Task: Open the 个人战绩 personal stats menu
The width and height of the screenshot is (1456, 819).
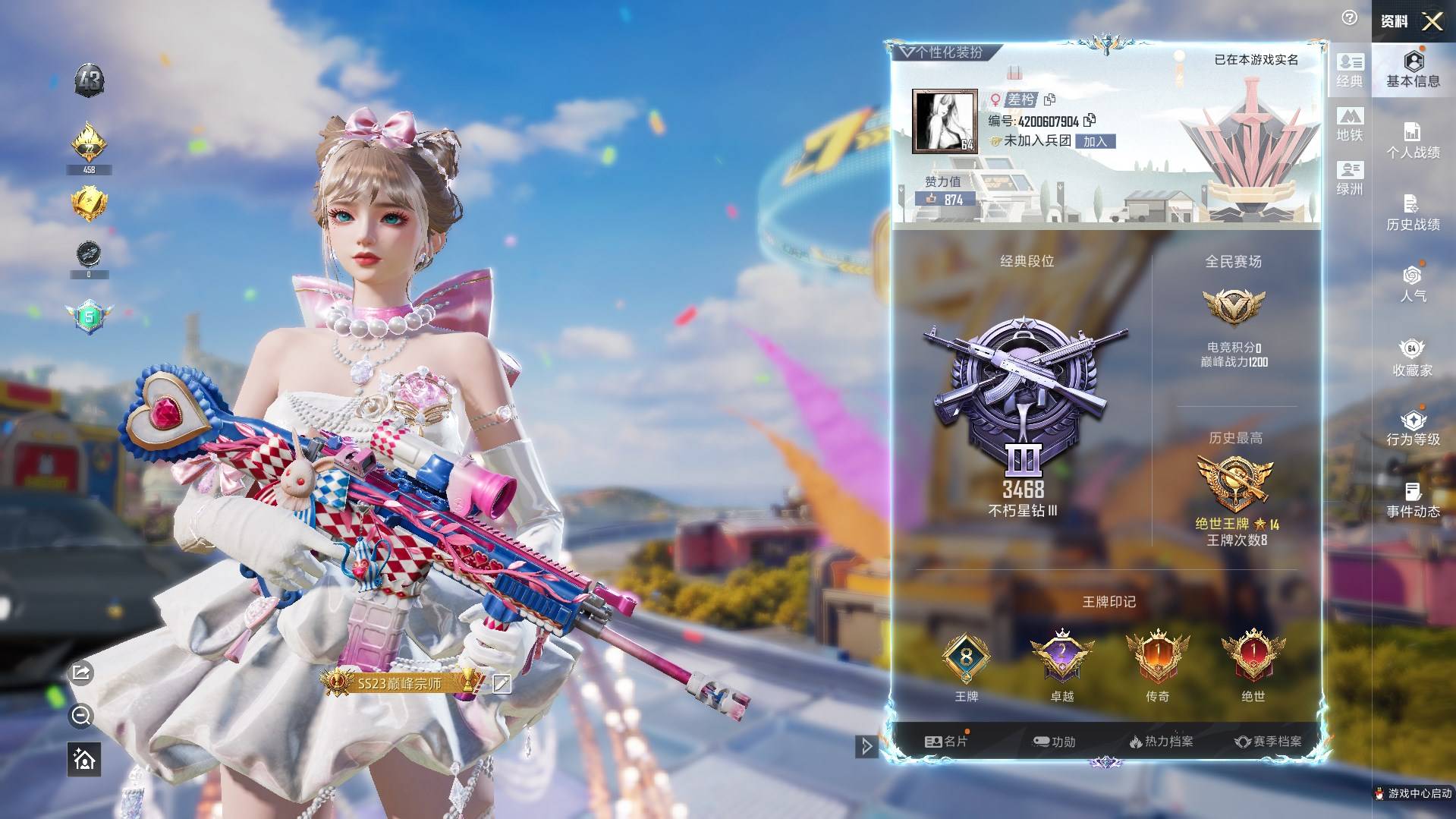Action: point(1413,141)
